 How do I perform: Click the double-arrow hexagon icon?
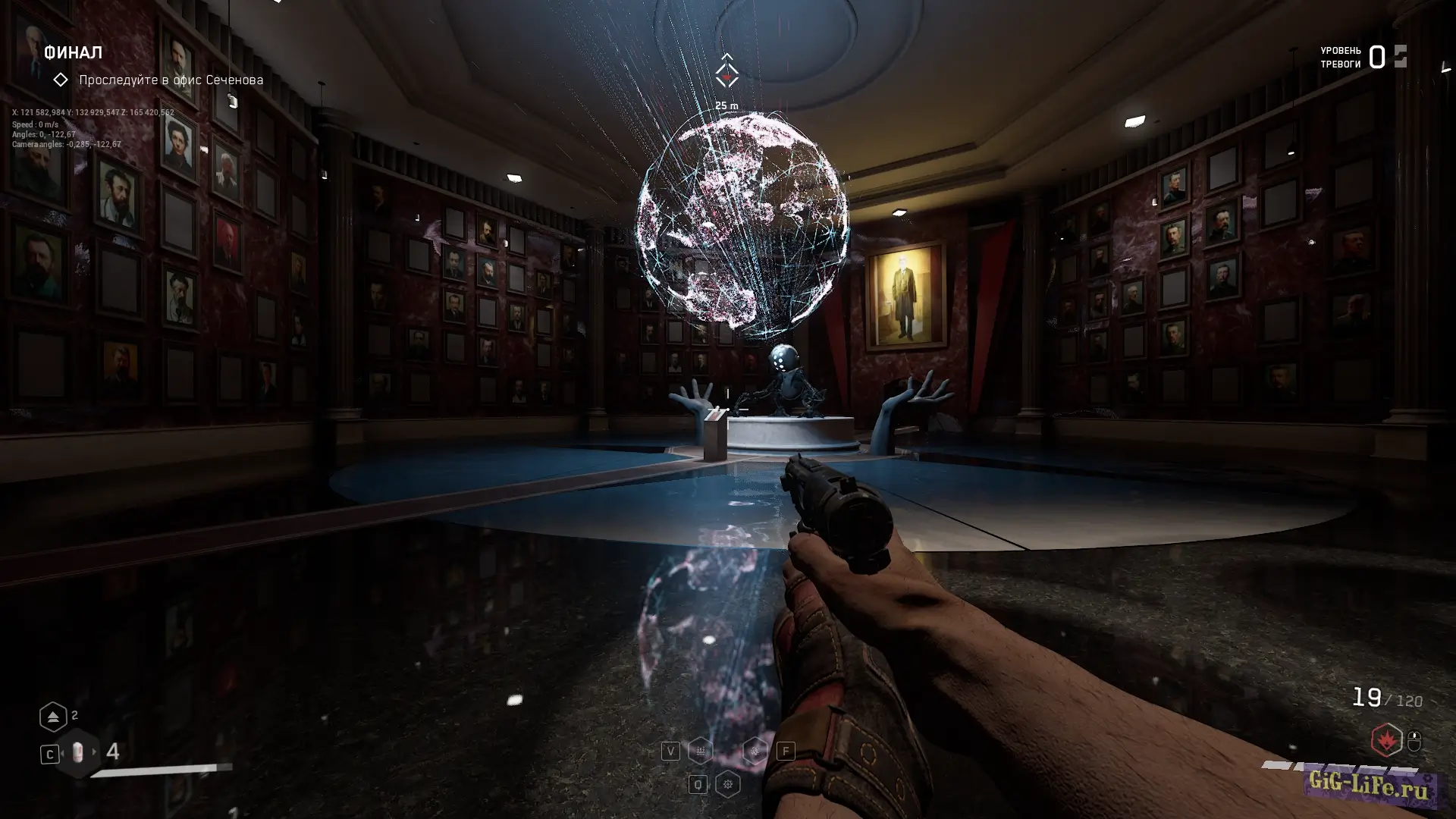click(x=53, y=717)
